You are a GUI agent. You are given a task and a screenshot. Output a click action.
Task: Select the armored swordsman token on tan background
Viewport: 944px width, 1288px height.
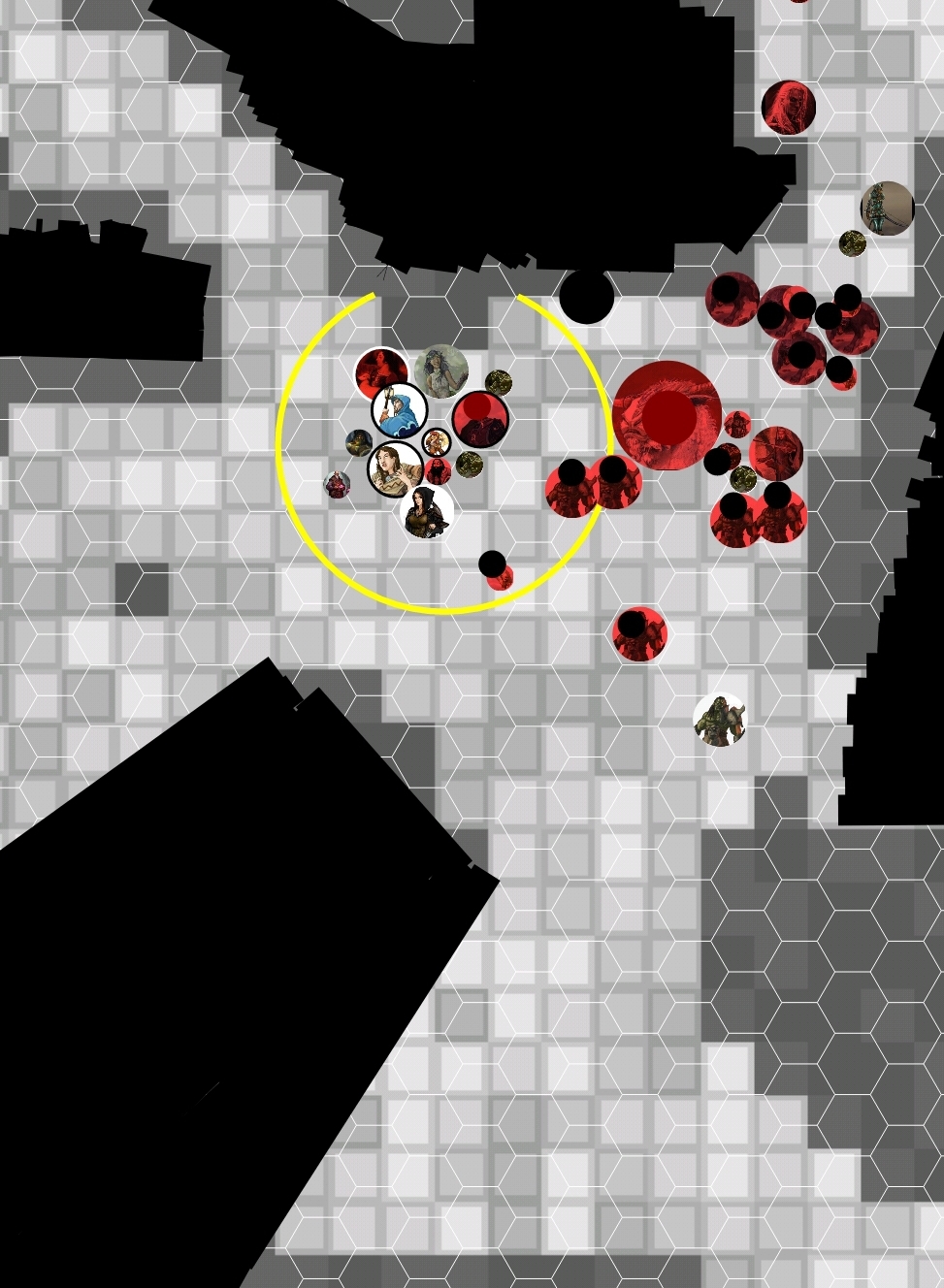(x=887, y=208)
